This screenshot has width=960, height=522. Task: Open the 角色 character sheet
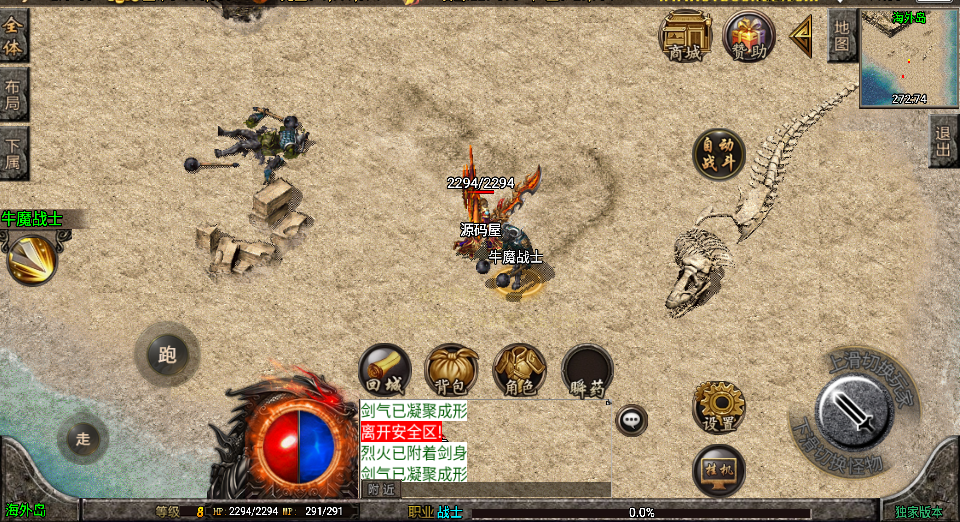coord(519,371)
